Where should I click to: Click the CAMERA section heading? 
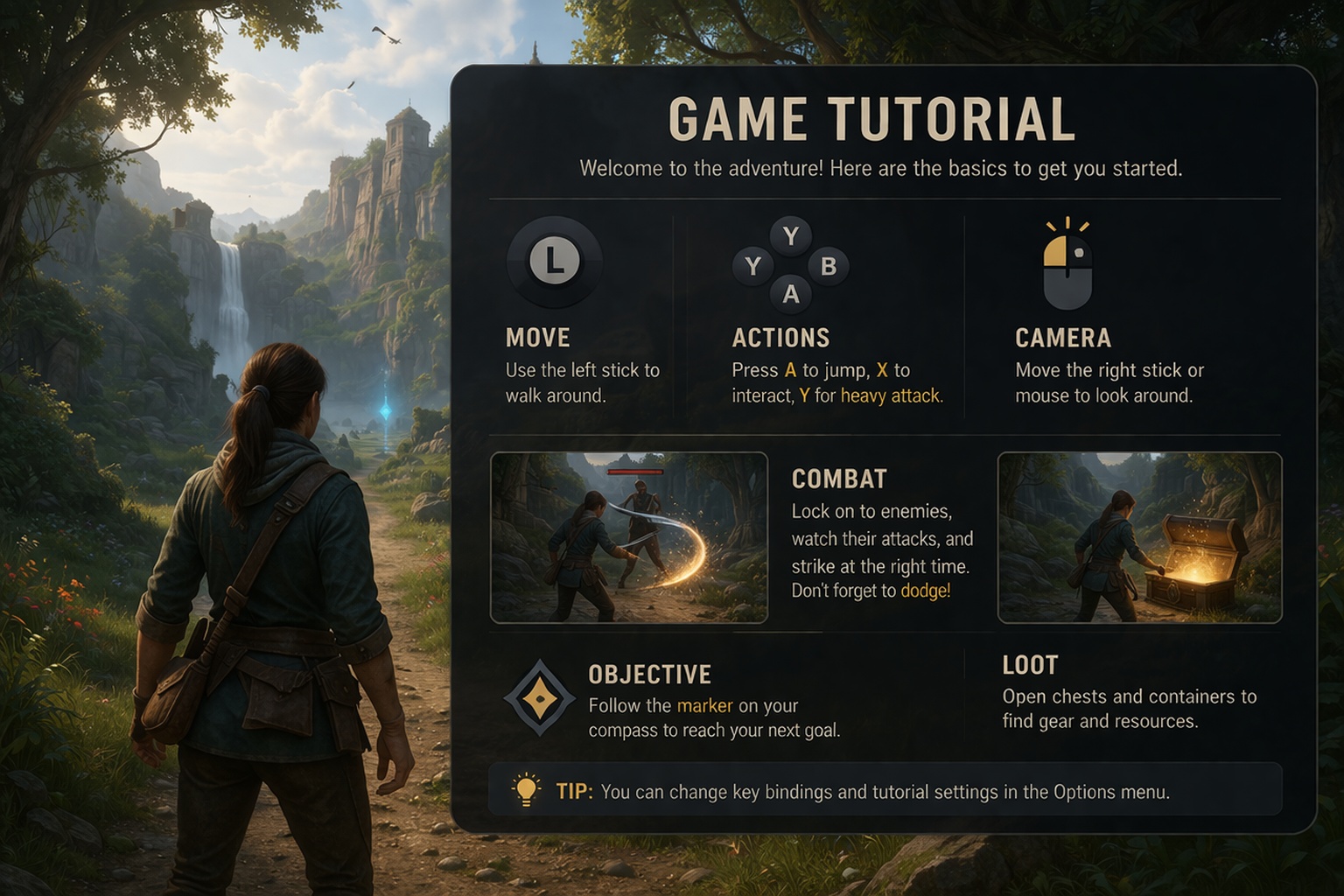click(1063, 338)
